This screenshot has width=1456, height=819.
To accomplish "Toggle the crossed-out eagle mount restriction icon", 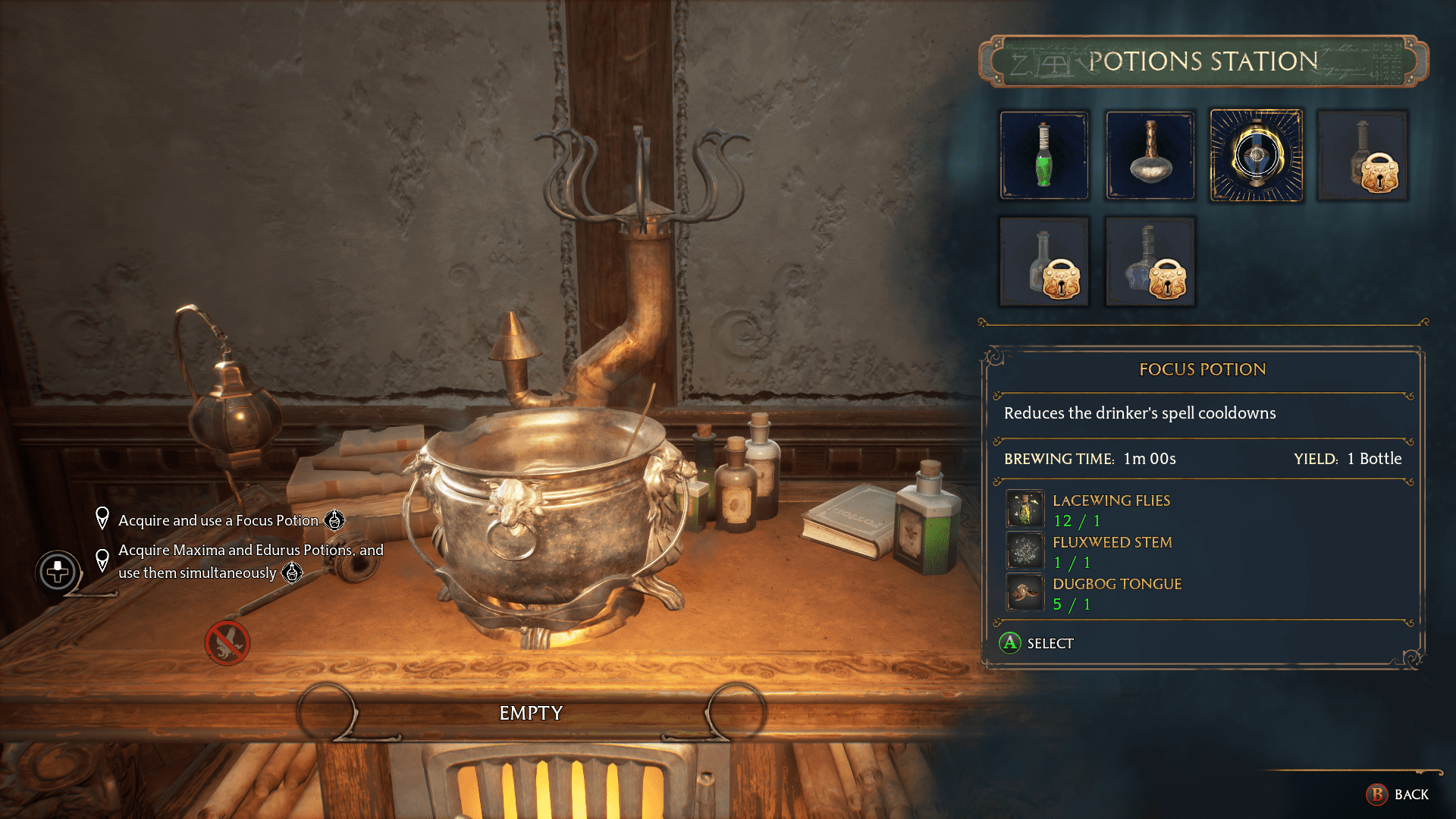I will tap(226, 643).
